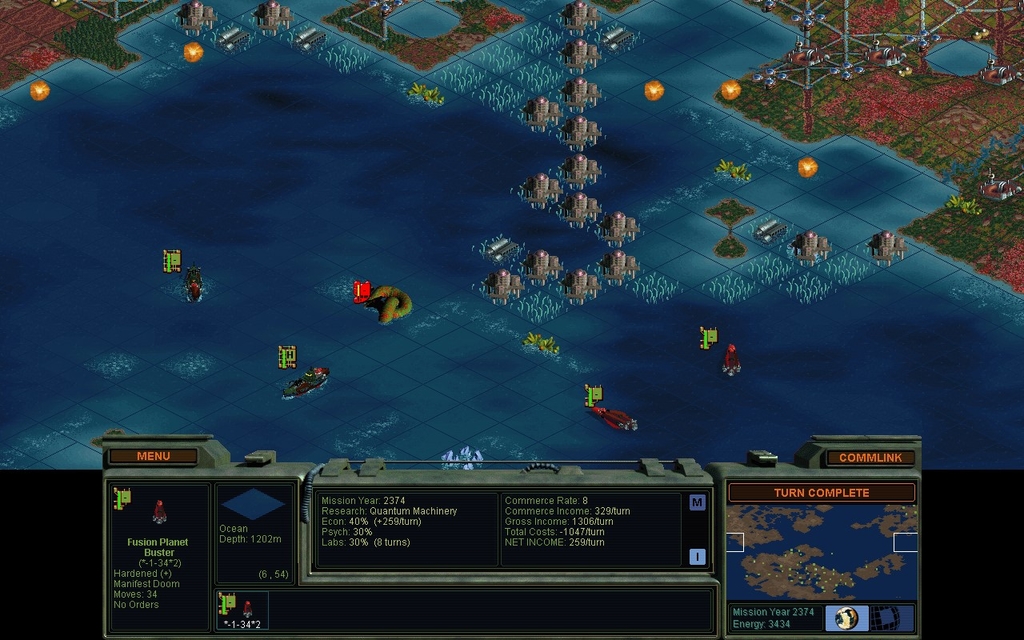The height and width of the screenshot is (640, 1024).
Task: Click the M button in info panel
Action: point(697,503)
